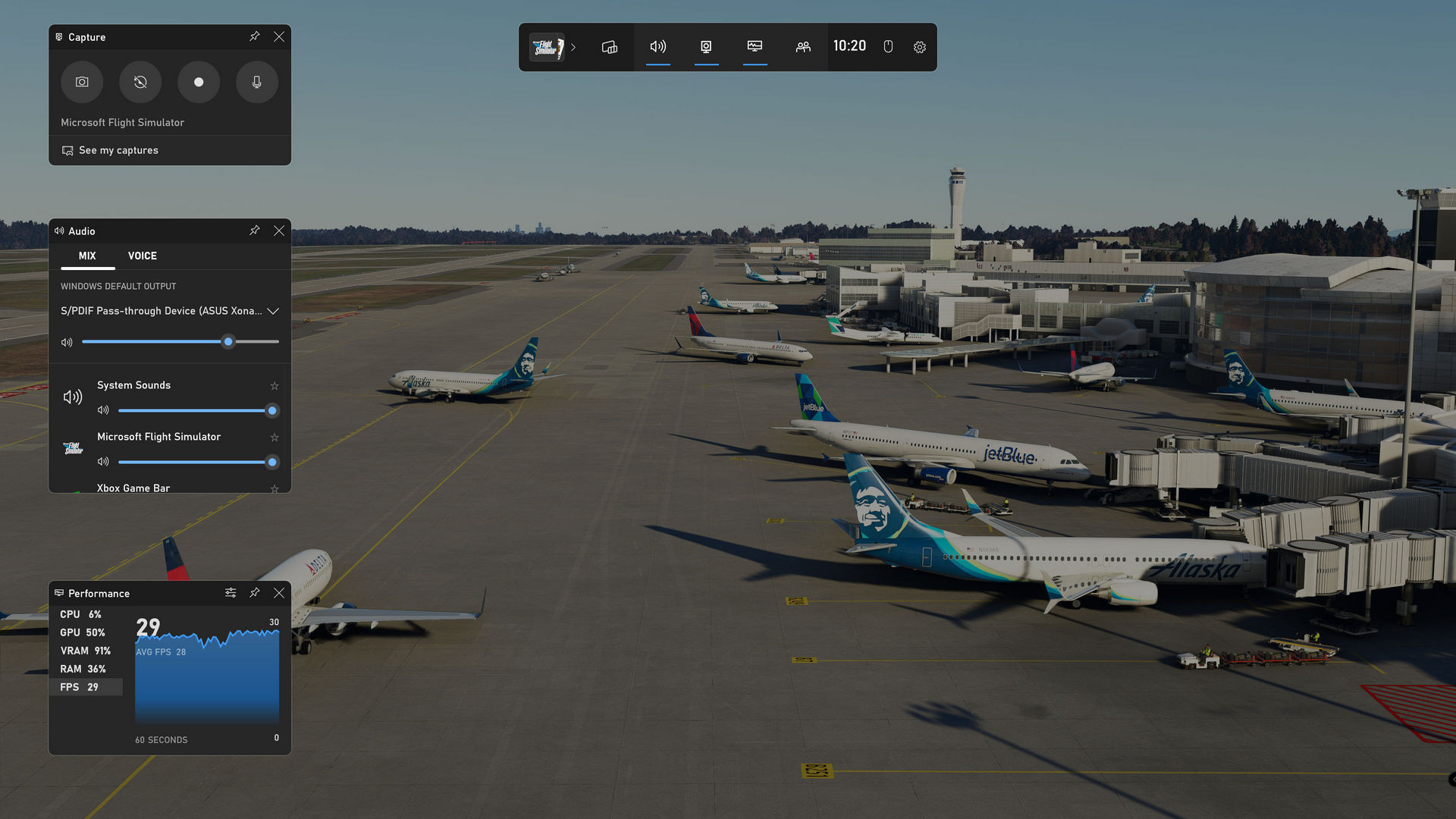
Task: Open See my captures
Action: coord(118,150)
